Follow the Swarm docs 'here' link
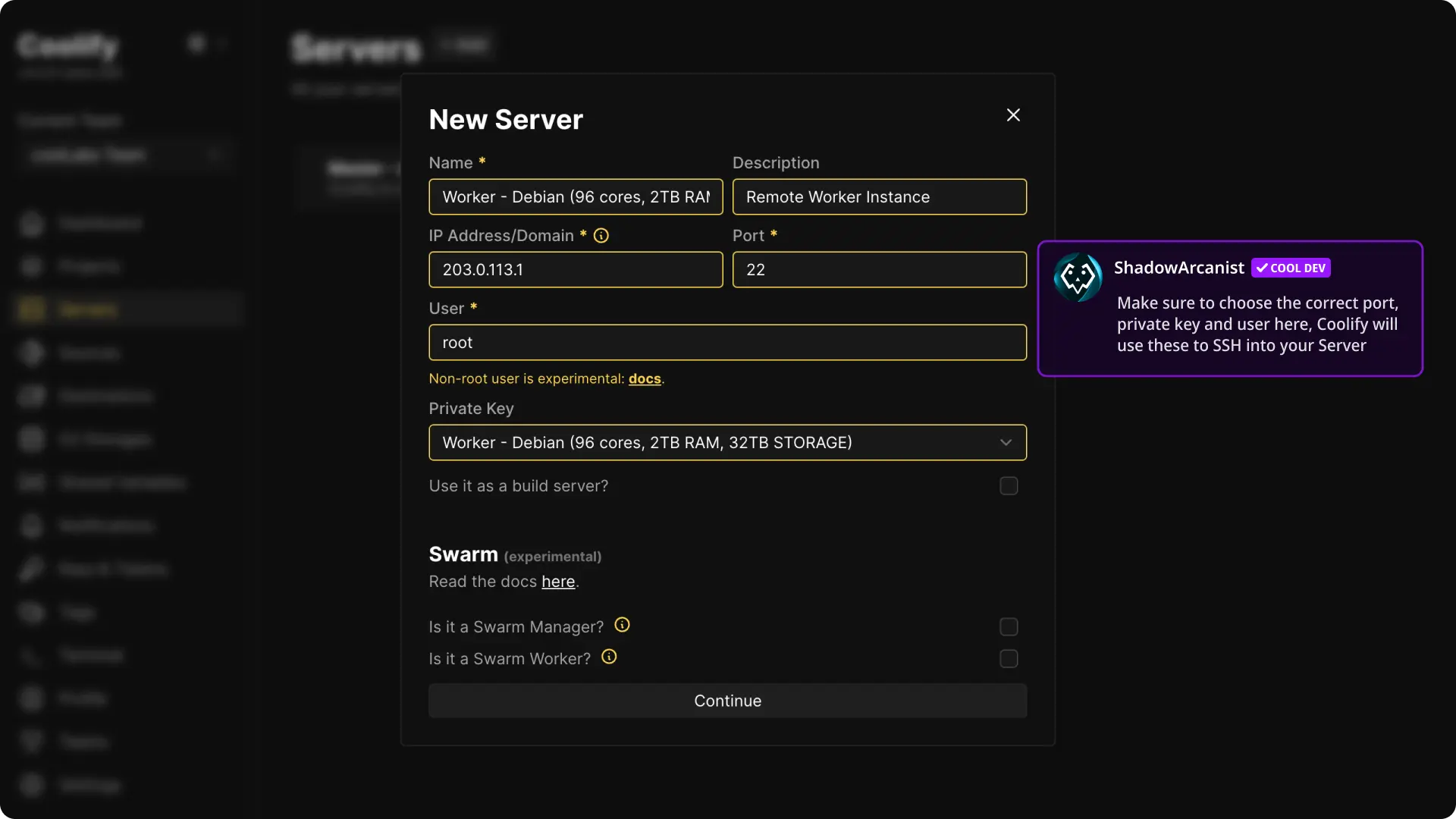Screen dimensions: 1456x819 [558, 582]
